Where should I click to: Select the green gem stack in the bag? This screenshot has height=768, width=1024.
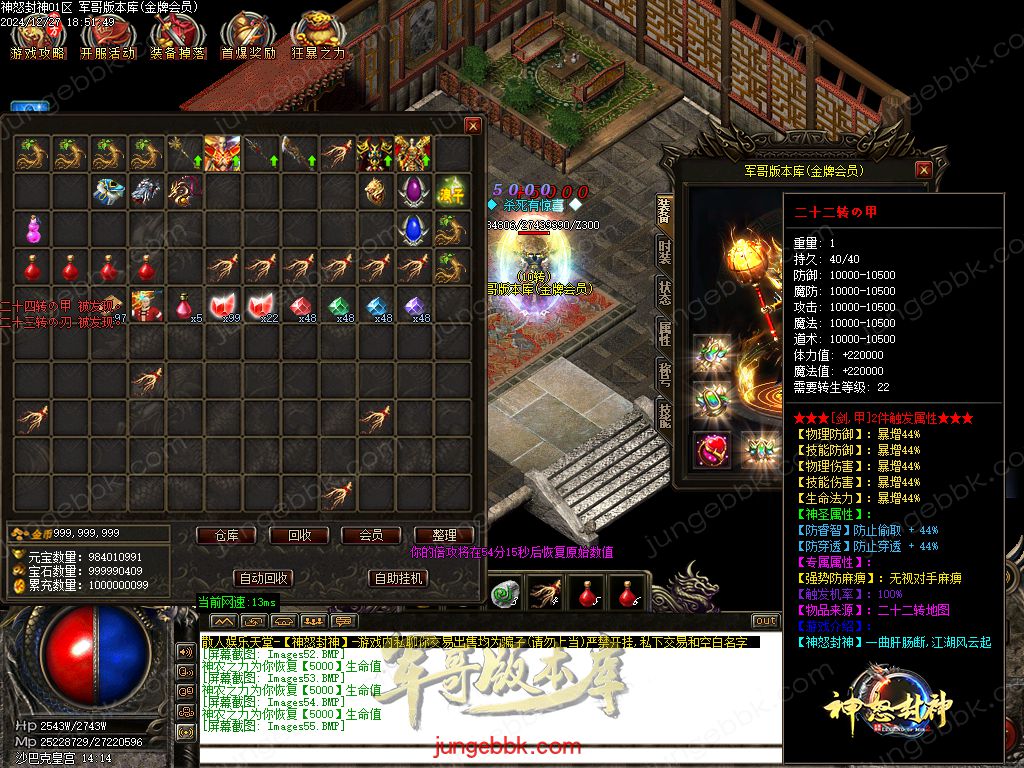(x=339, y=305)
